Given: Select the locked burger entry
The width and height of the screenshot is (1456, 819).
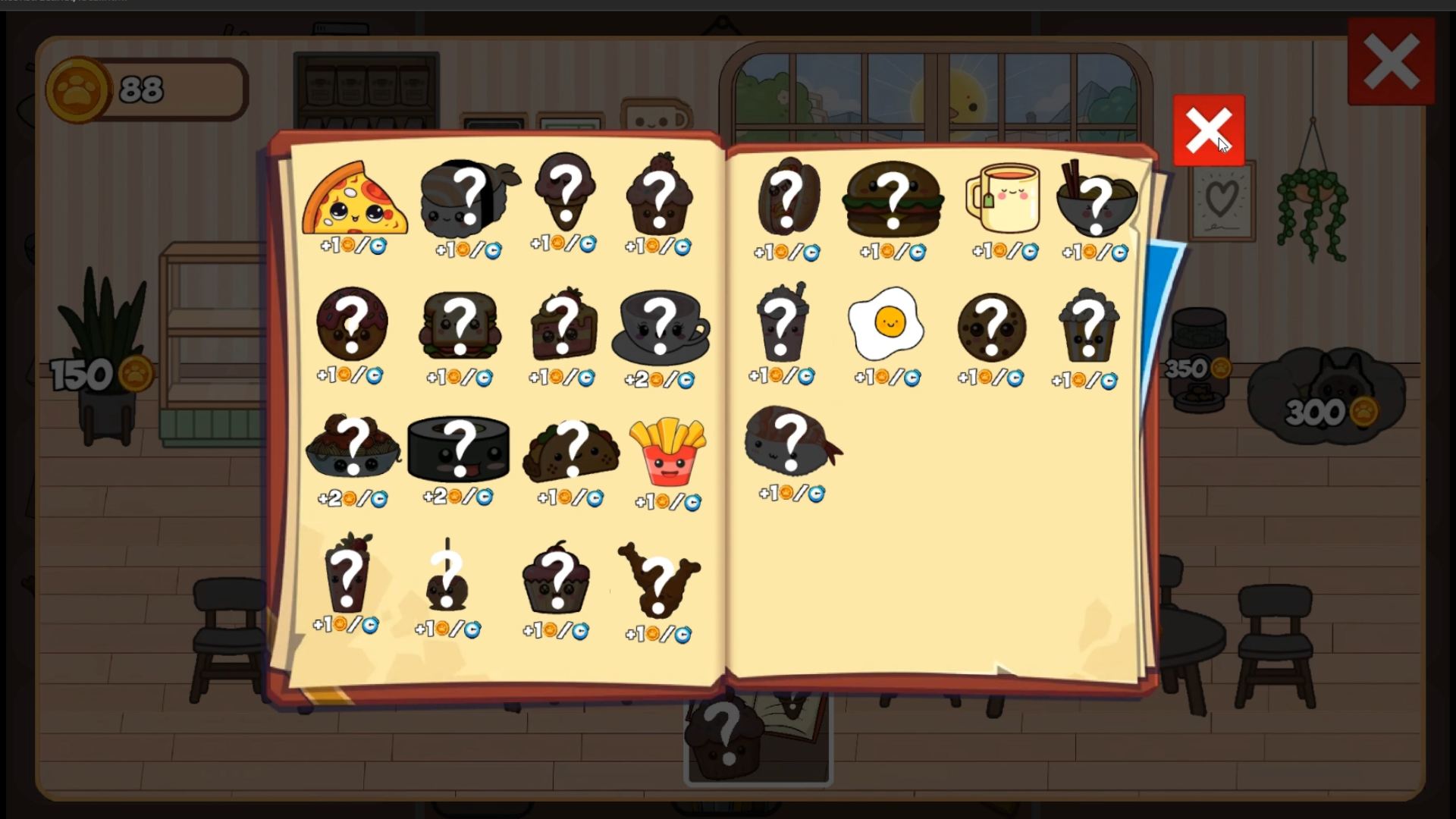Looking at the screenshot, I should point(893,199).
